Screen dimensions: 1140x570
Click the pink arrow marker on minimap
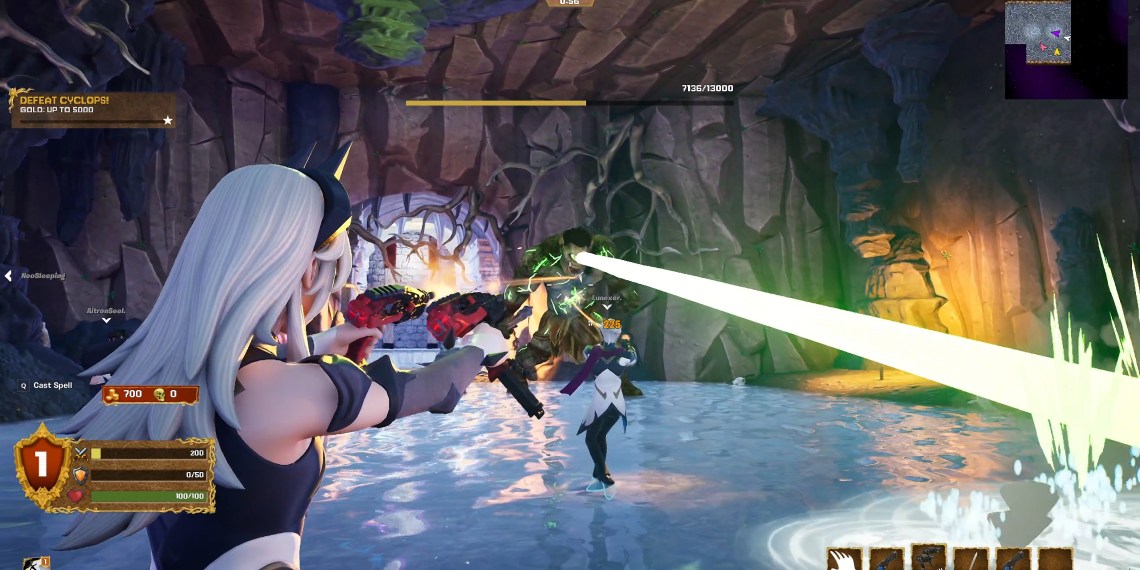pos(1043,47)
